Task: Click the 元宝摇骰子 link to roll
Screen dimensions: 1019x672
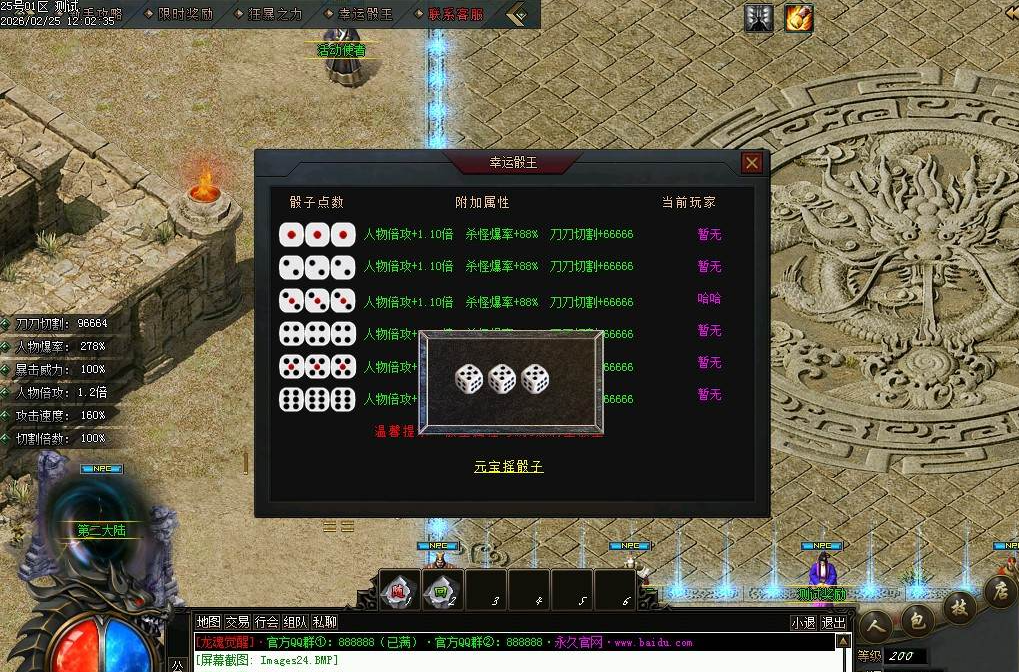Action: coord(509,467)
